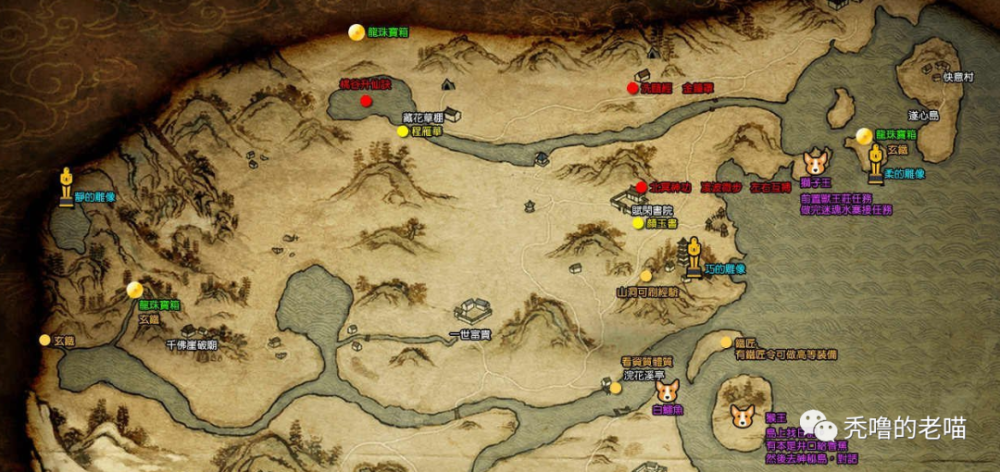
Task: Select the 鐵匠 blacksmith marker dot
Action: click(x=724, y=342)
